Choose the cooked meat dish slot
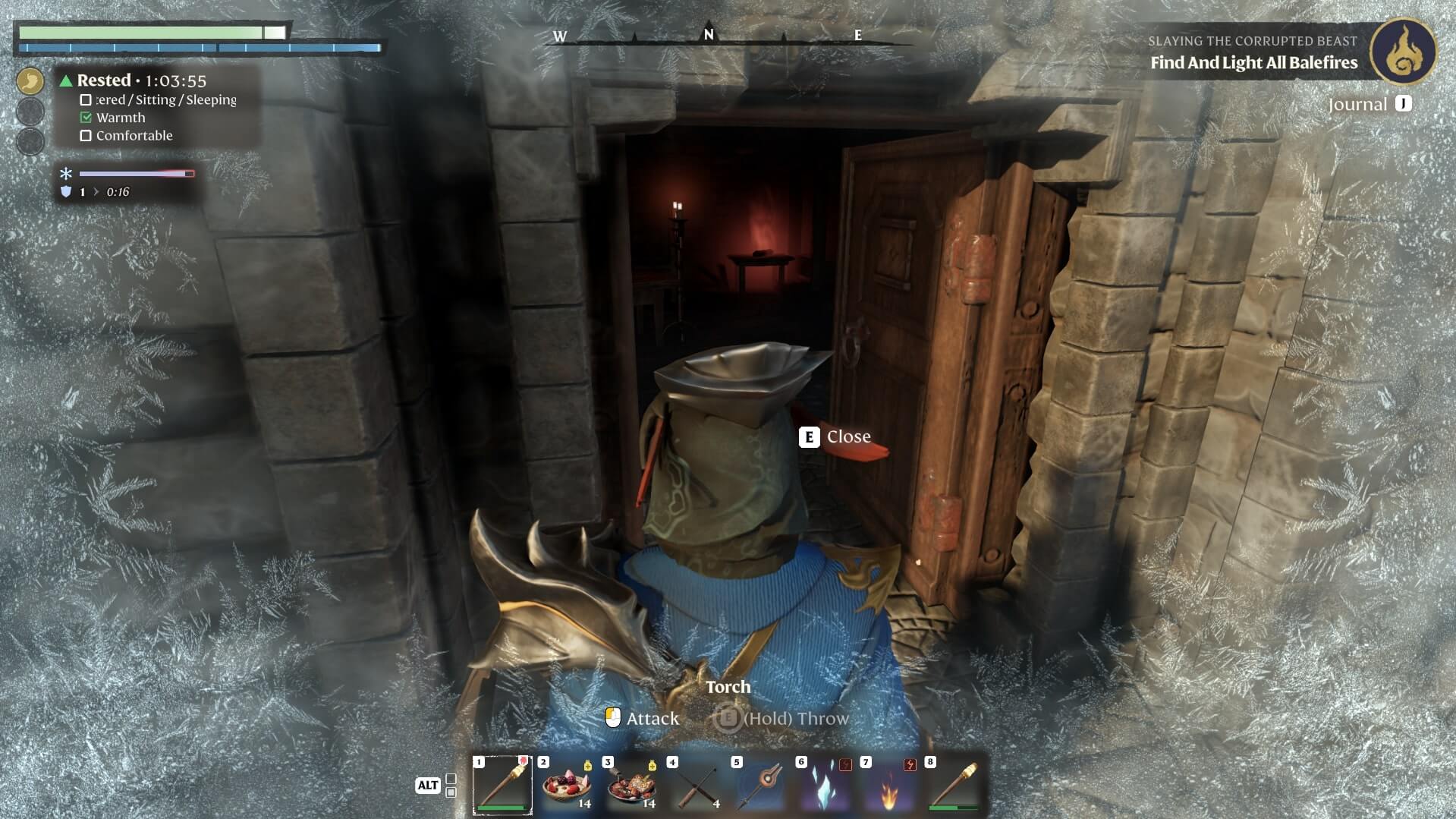 631,785
